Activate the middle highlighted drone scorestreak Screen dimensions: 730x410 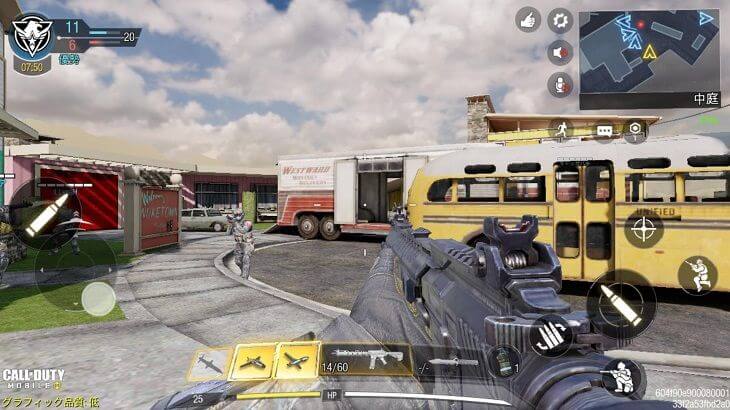coord(253,362)
